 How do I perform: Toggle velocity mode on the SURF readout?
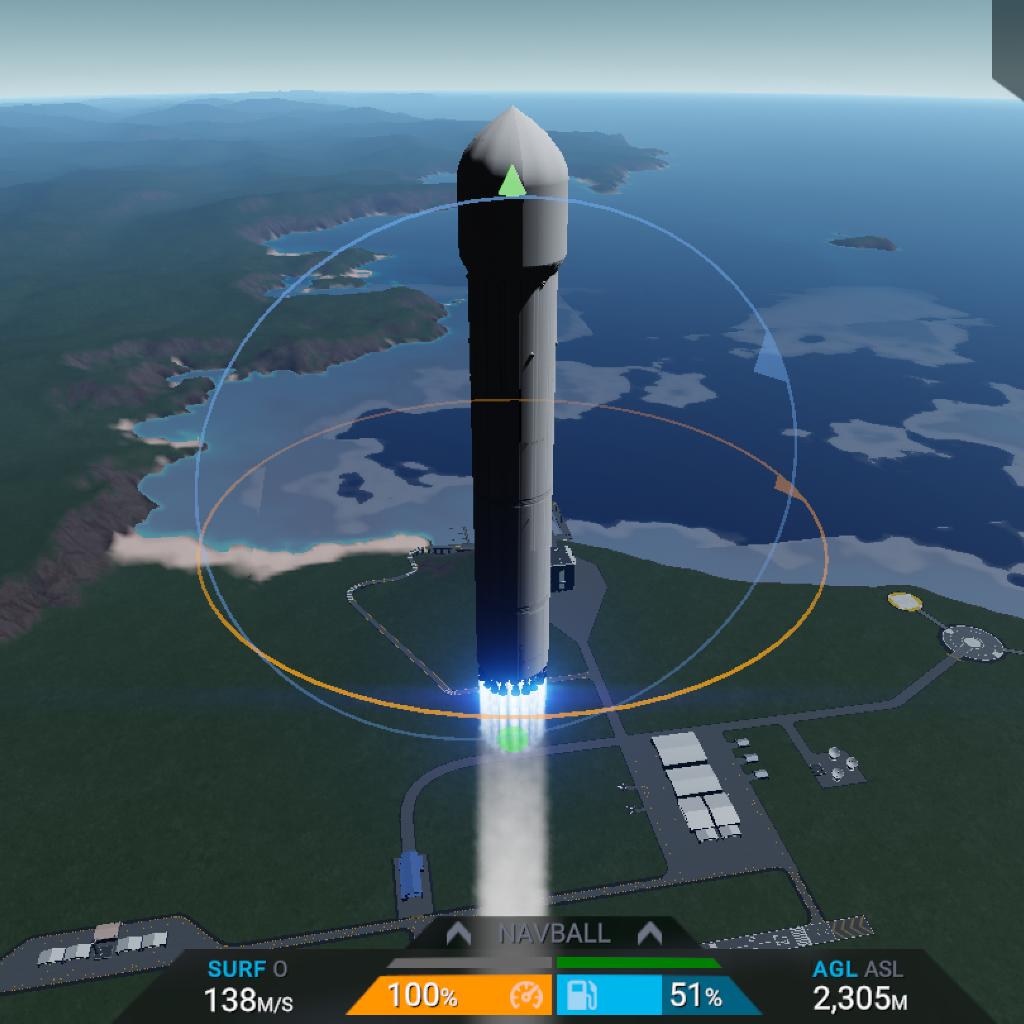(x=247, y=984)
